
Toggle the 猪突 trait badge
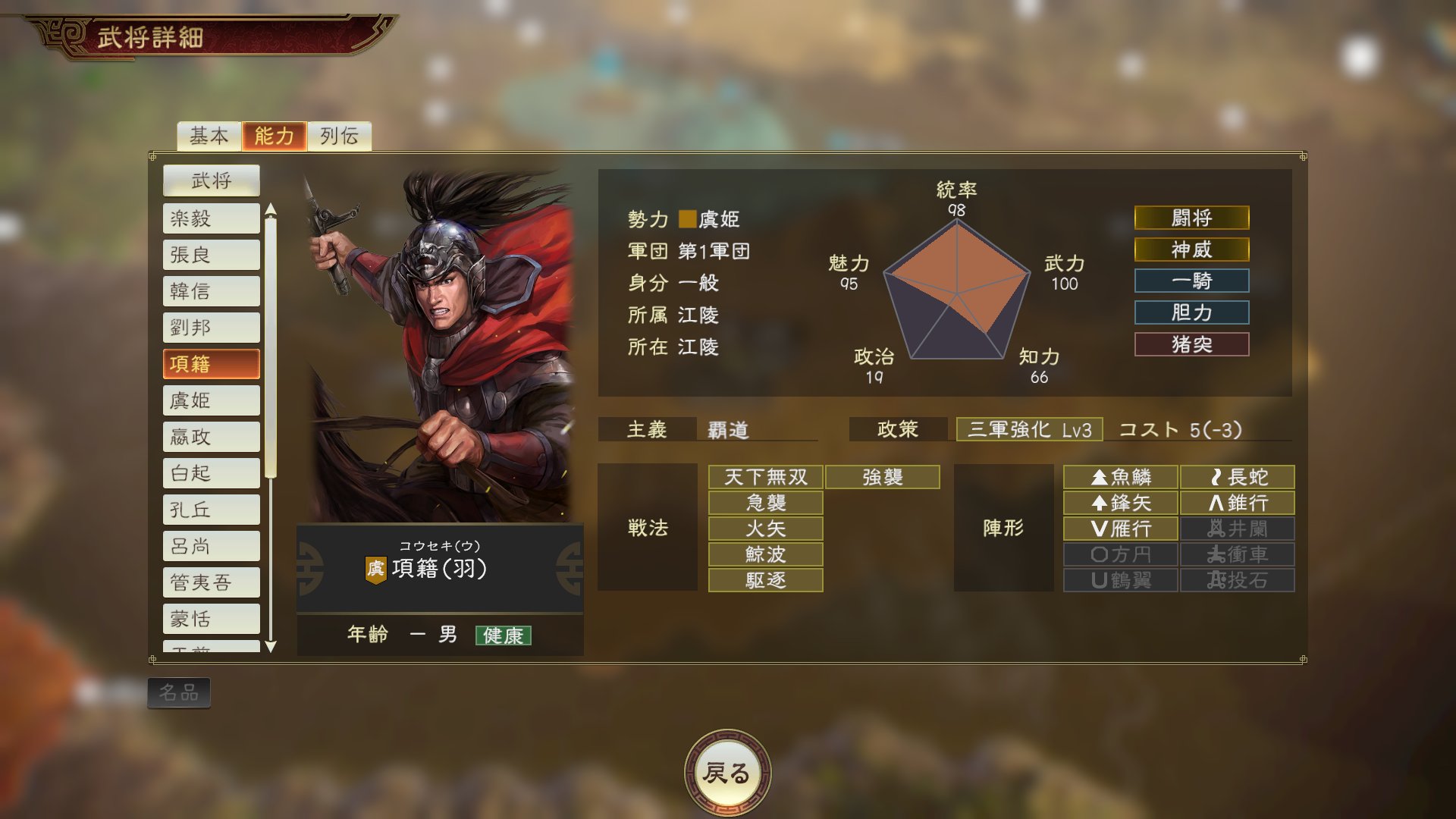[1191, 344]
